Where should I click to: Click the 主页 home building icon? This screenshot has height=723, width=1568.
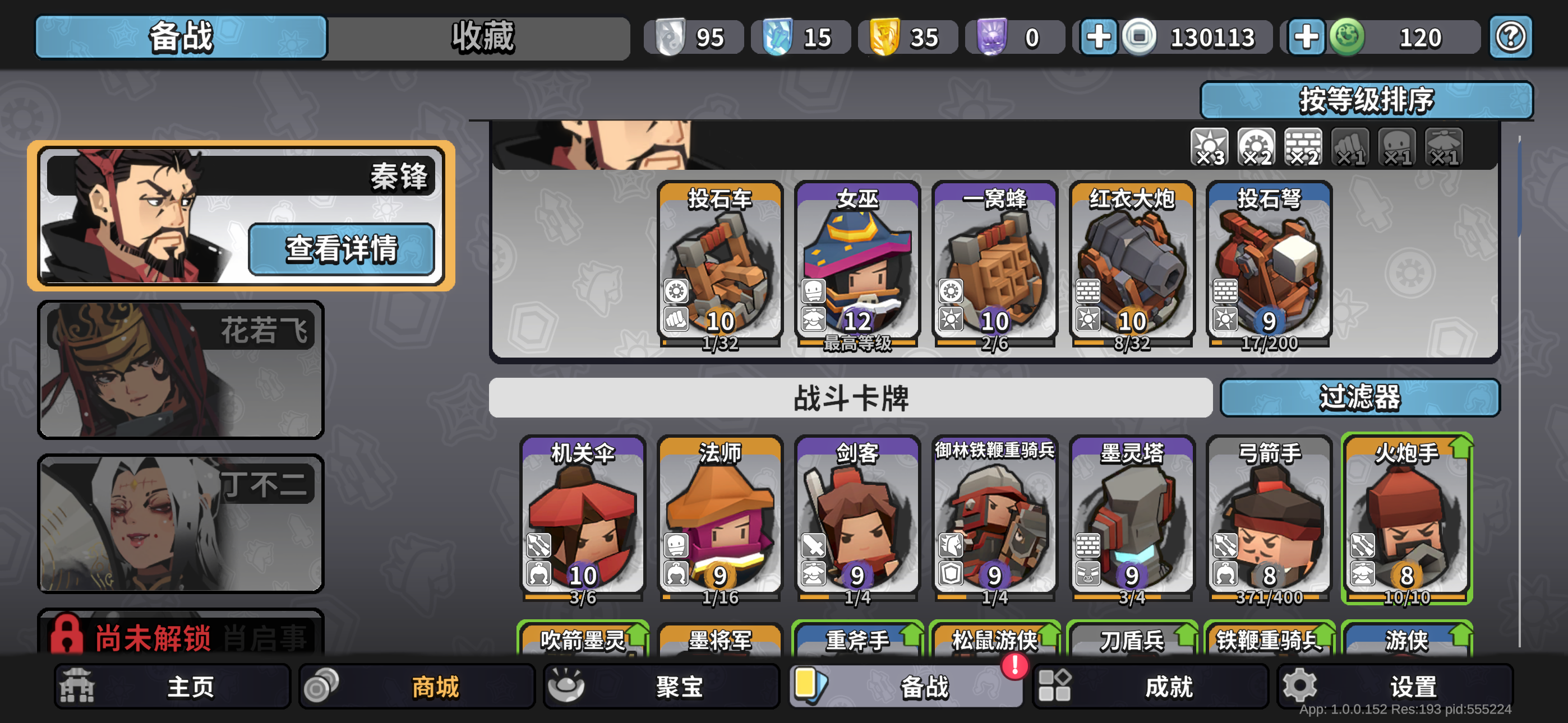(x=77, y=685)
